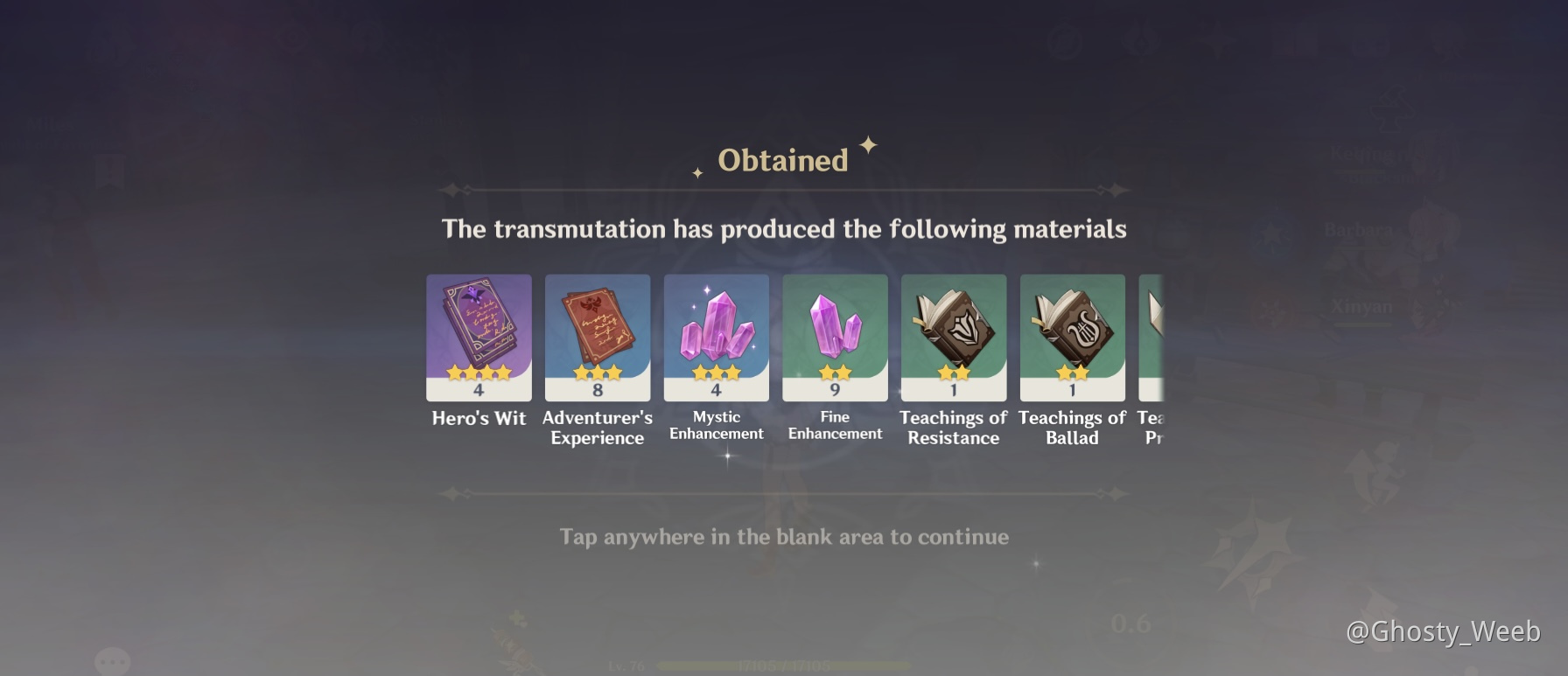Tap the blank area to continue

point(784,538)
